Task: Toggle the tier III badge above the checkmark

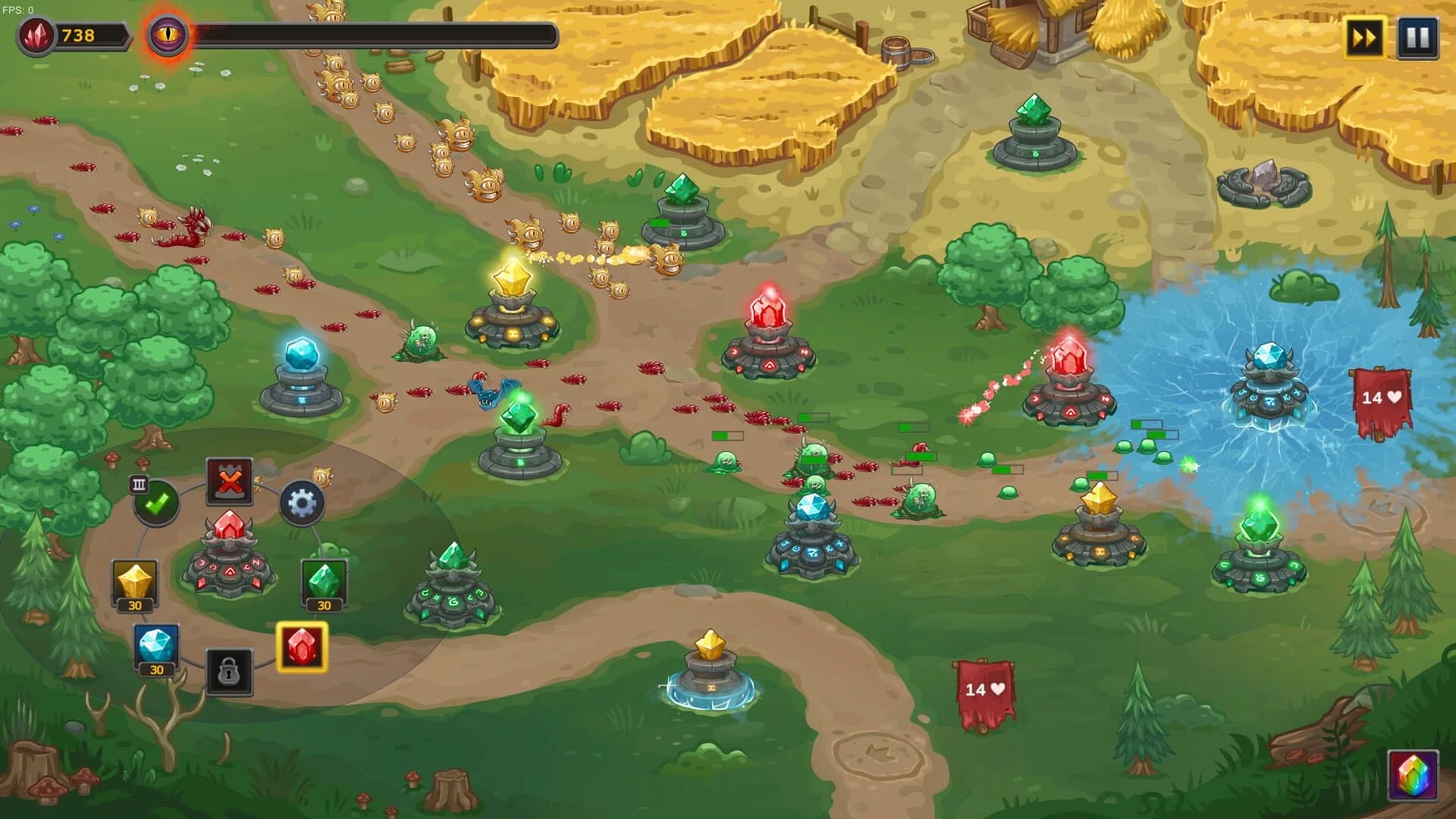Action: pyautogui.click(x=140, y=482)
